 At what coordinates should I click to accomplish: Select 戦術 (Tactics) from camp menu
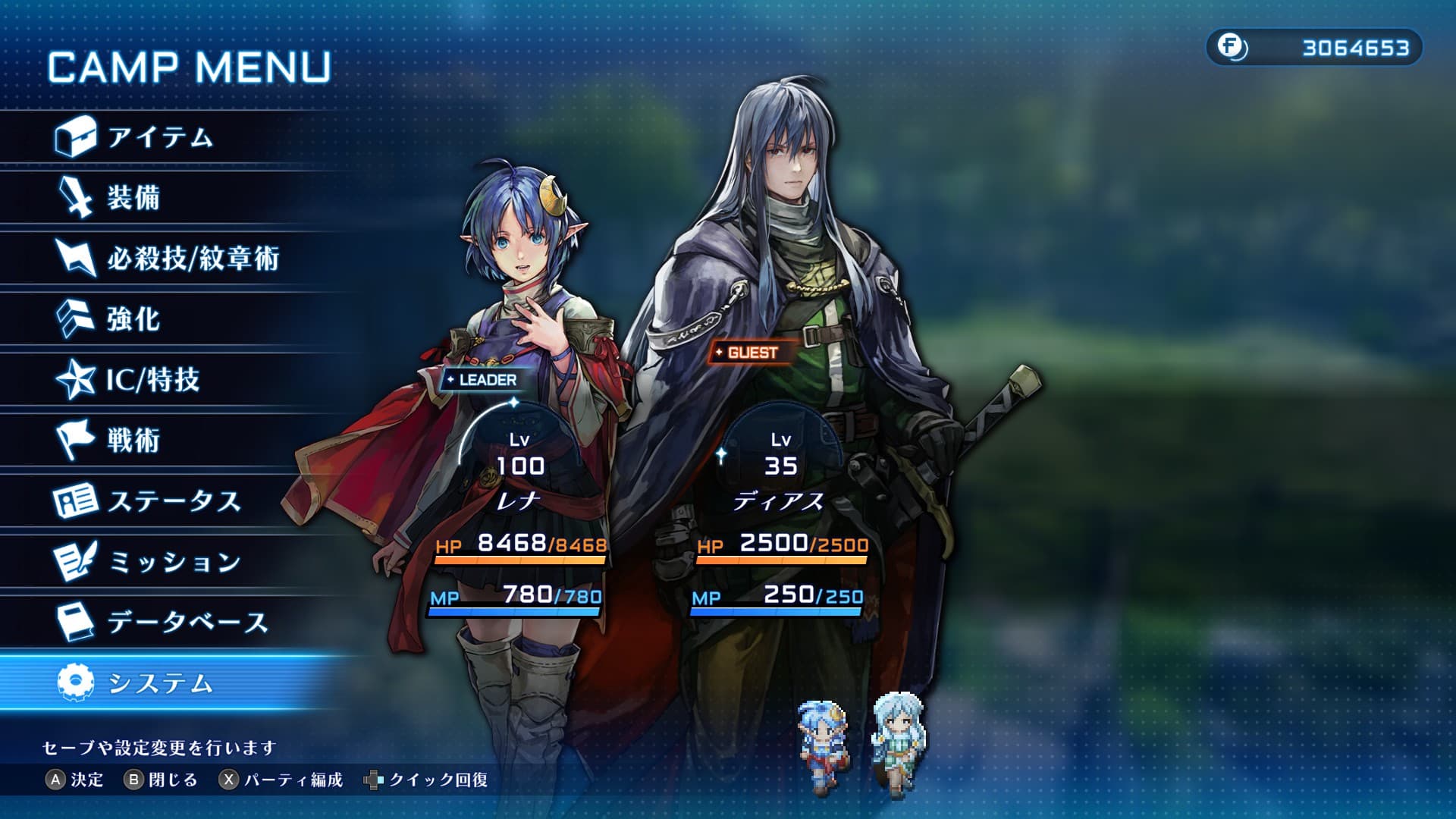click(x=133, y=441)
